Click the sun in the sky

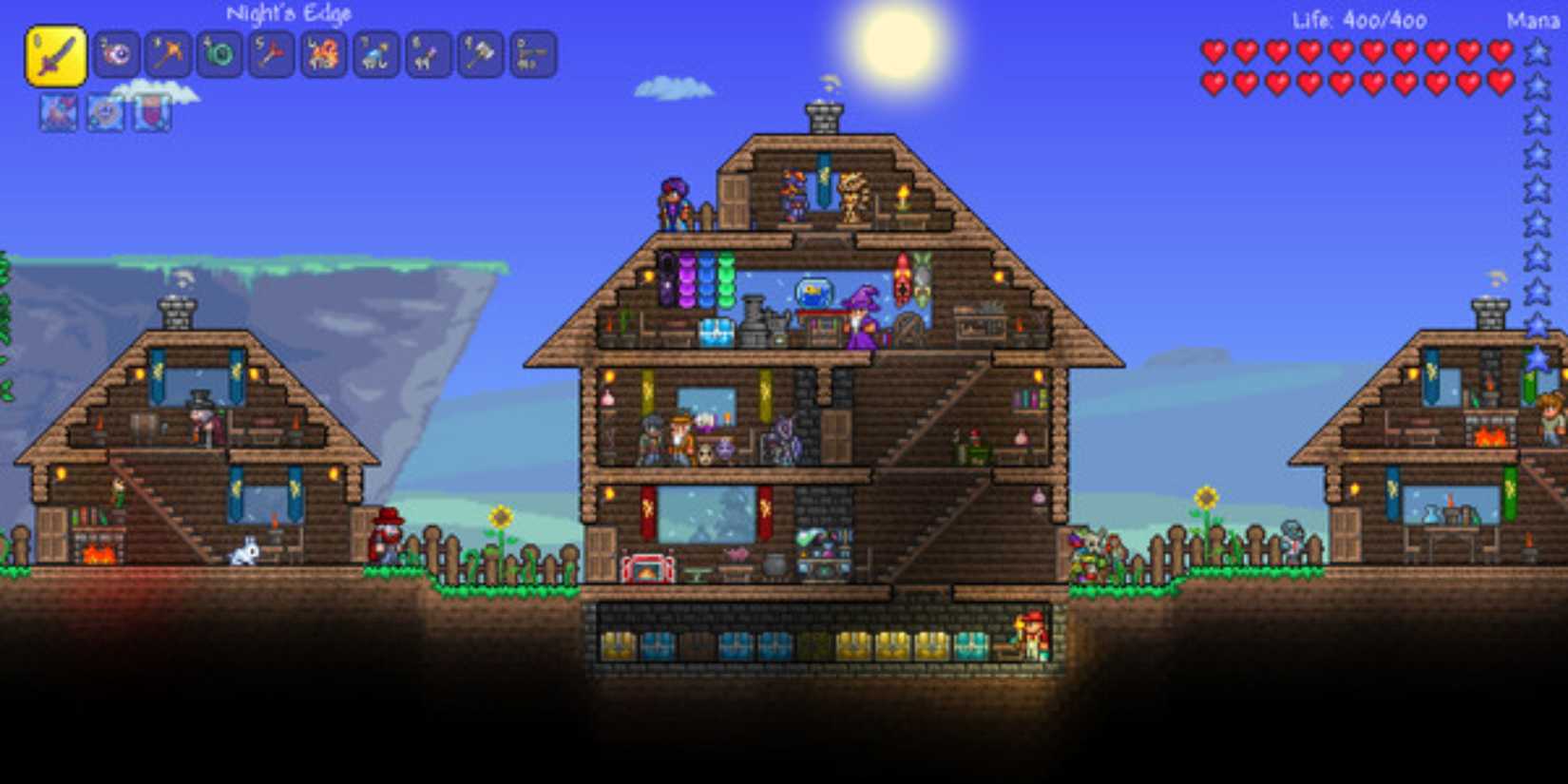point(898,45)
